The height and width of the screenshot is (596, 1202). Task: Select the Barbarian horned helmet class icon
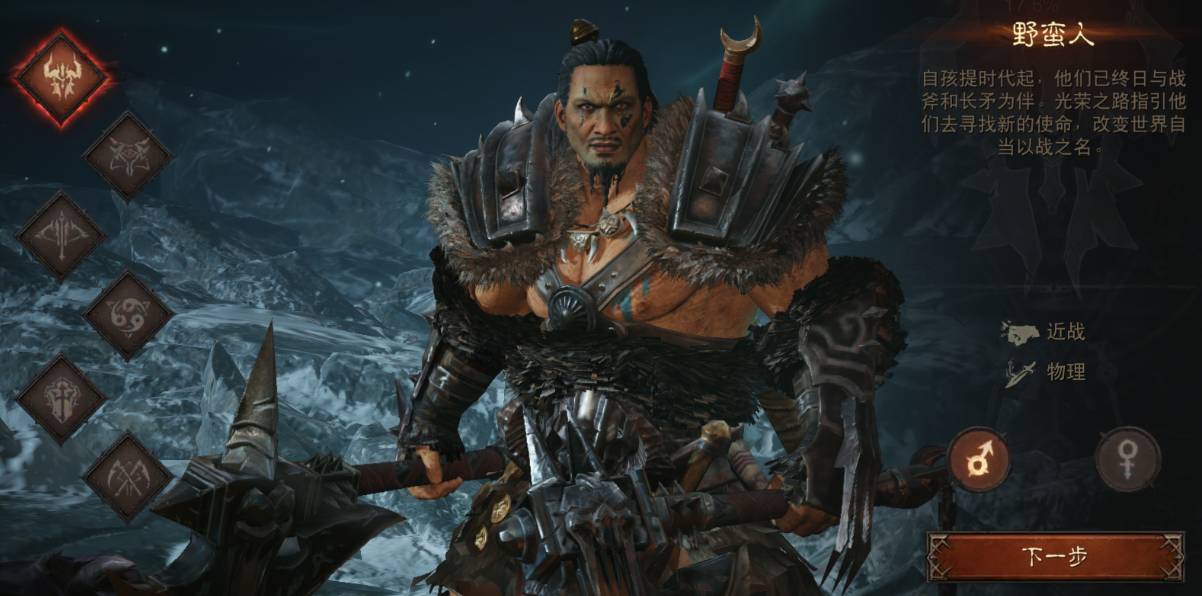click(x=61, y=77)
